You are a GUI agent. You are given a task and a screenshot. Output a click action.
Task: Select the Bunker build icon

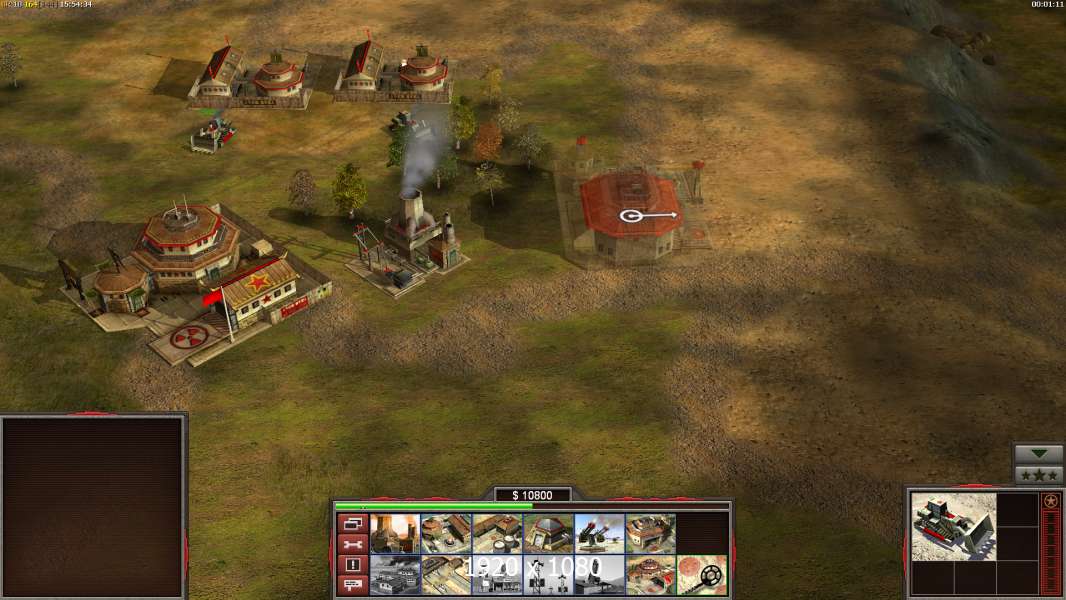[548, 534]
